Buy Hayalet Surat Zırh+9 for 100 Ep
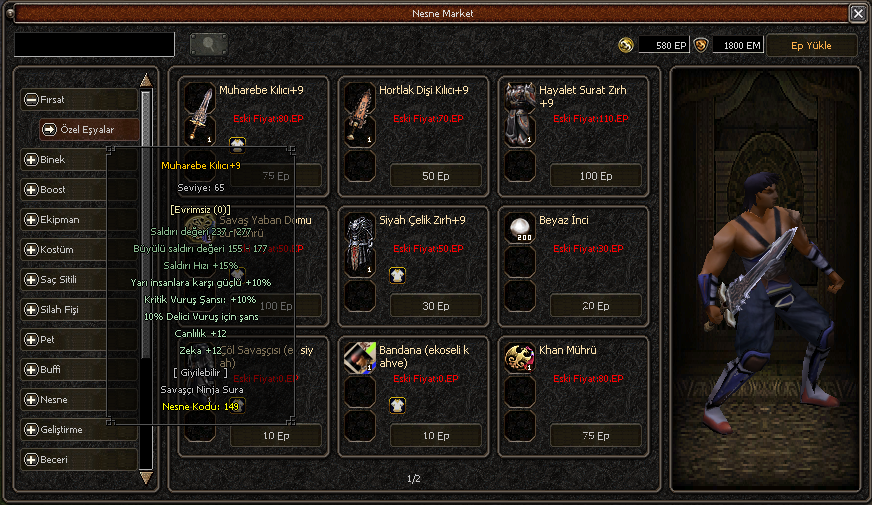This screenshot has width=872, height=505. click(595, 176)
